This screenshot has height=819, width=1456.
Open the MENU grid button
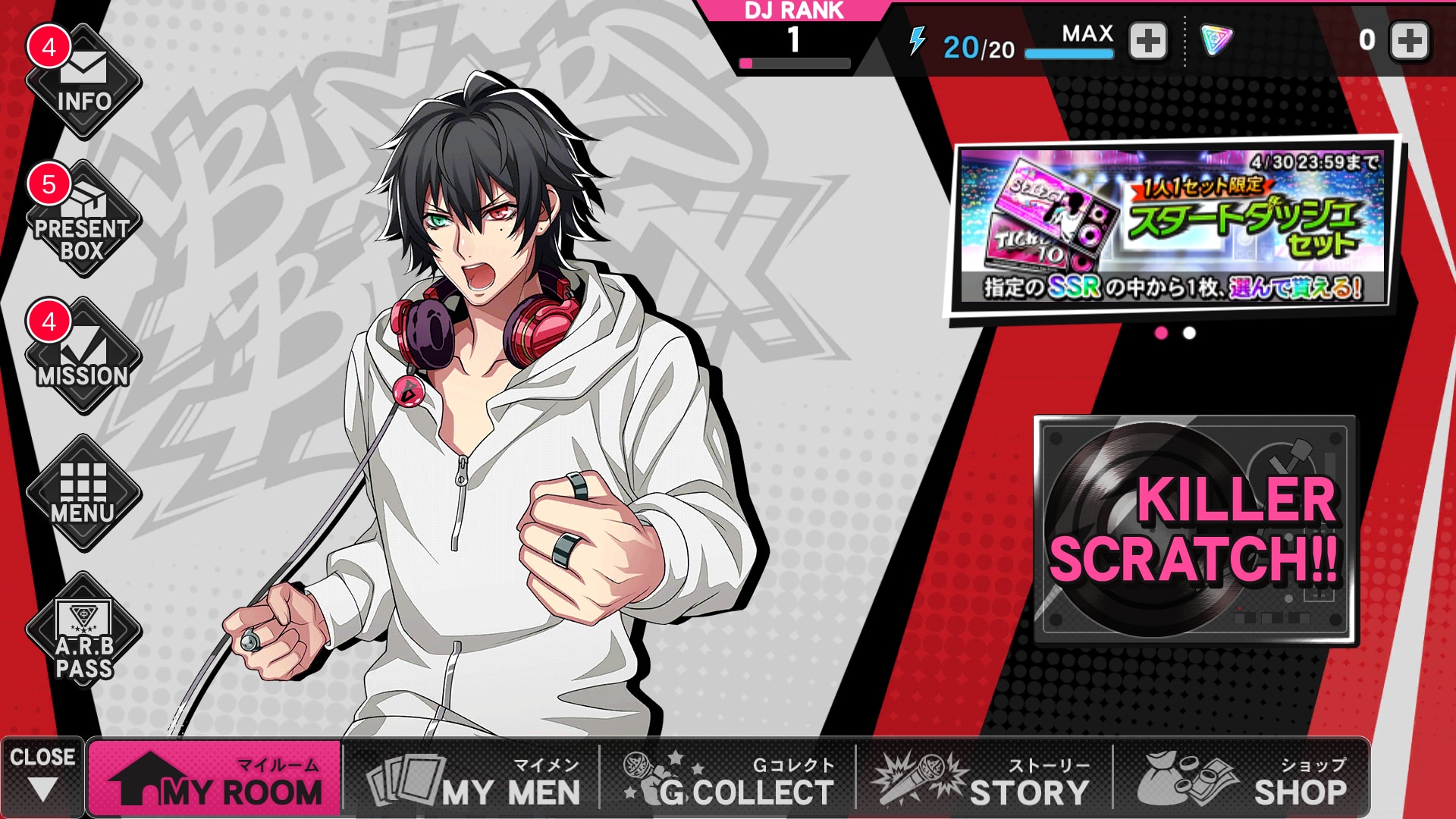pyautogui.click(x=83, y=493)
